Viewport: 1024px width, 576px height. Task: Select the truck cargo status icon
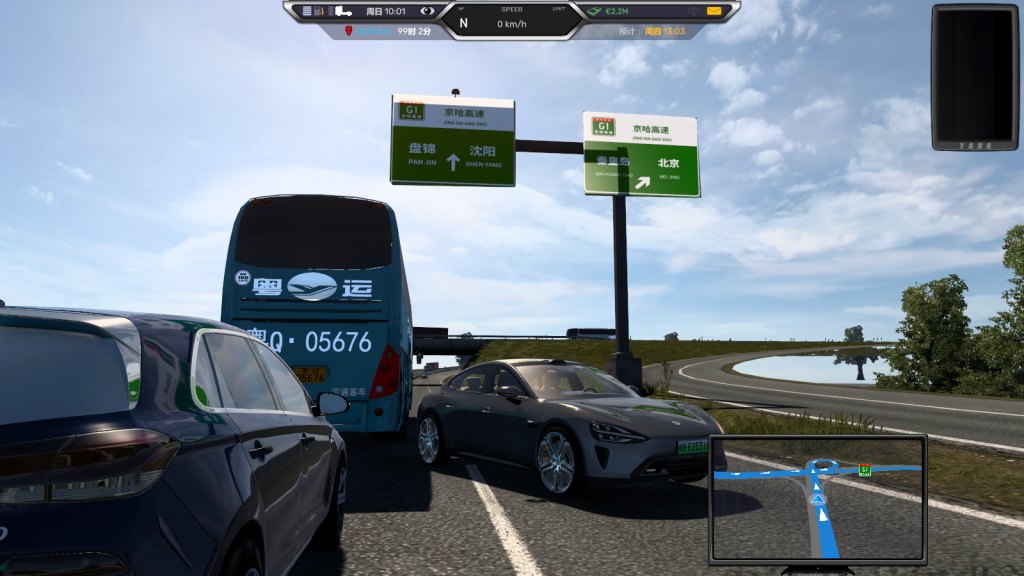click(x=342, y=11)
